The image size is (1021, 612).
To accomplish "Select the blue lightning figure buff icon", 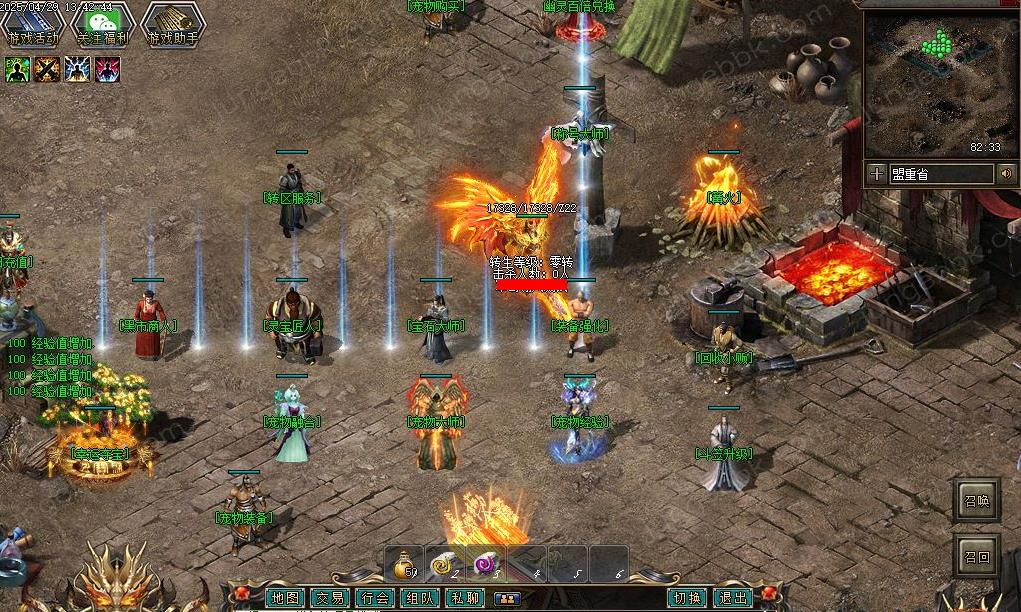I will pos(77,69).
